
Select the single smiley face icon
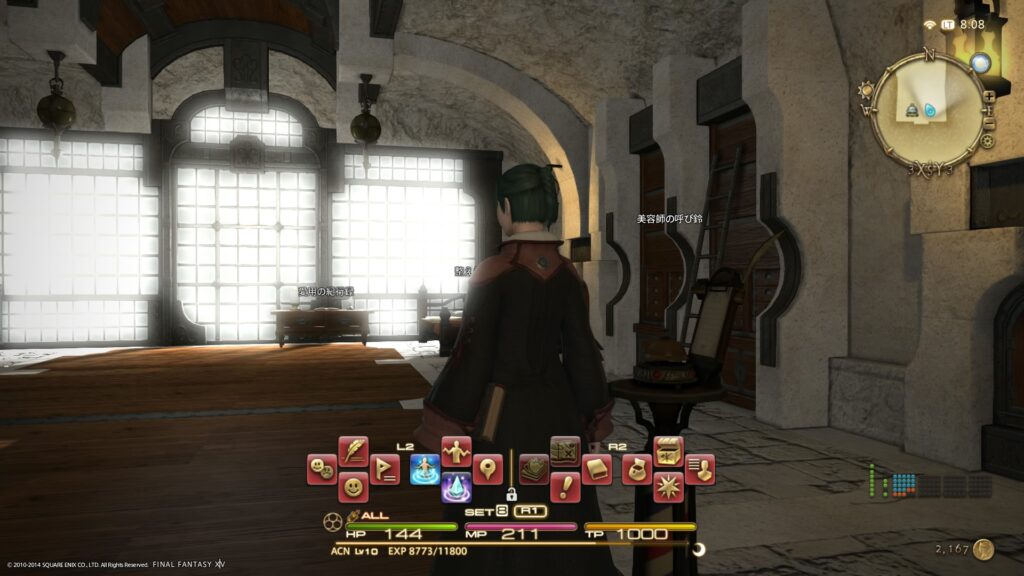[x=352, y=487]
